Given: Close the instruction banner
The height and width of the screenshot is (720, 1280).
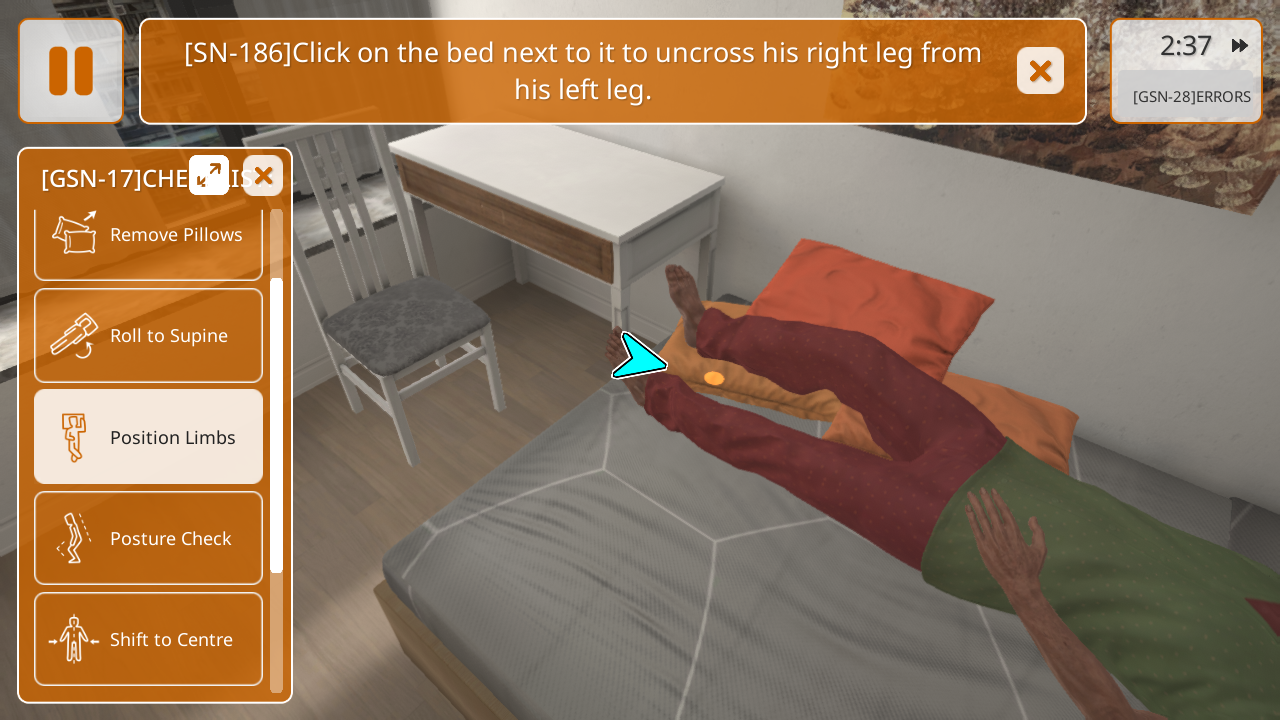Looking at the screenshot, I should click(x=1040, y=71).
